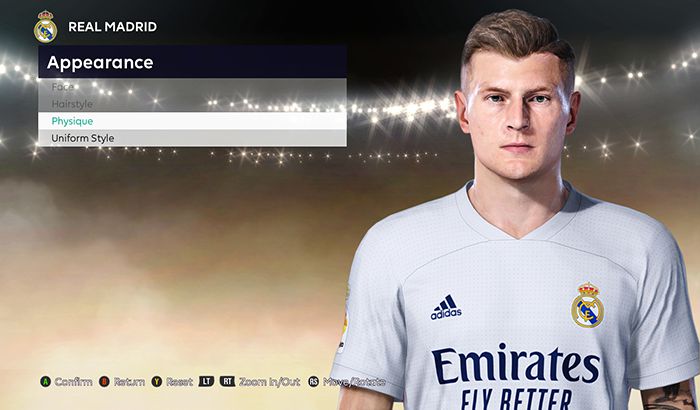
Task: Select the Face menu entry
Action: [64, 87]
